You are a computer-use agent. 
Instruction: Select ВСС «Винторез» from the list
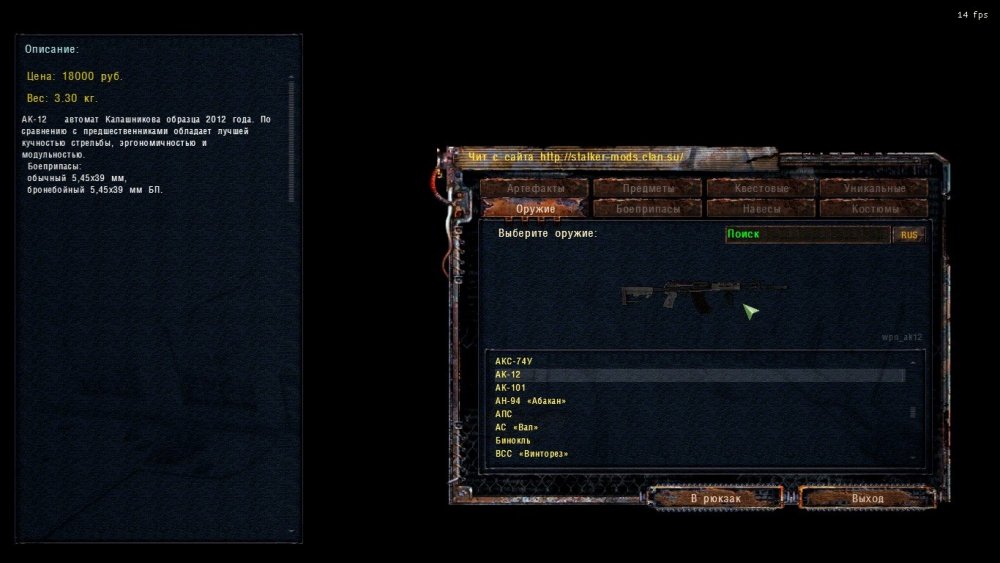[x=532, y=454]
